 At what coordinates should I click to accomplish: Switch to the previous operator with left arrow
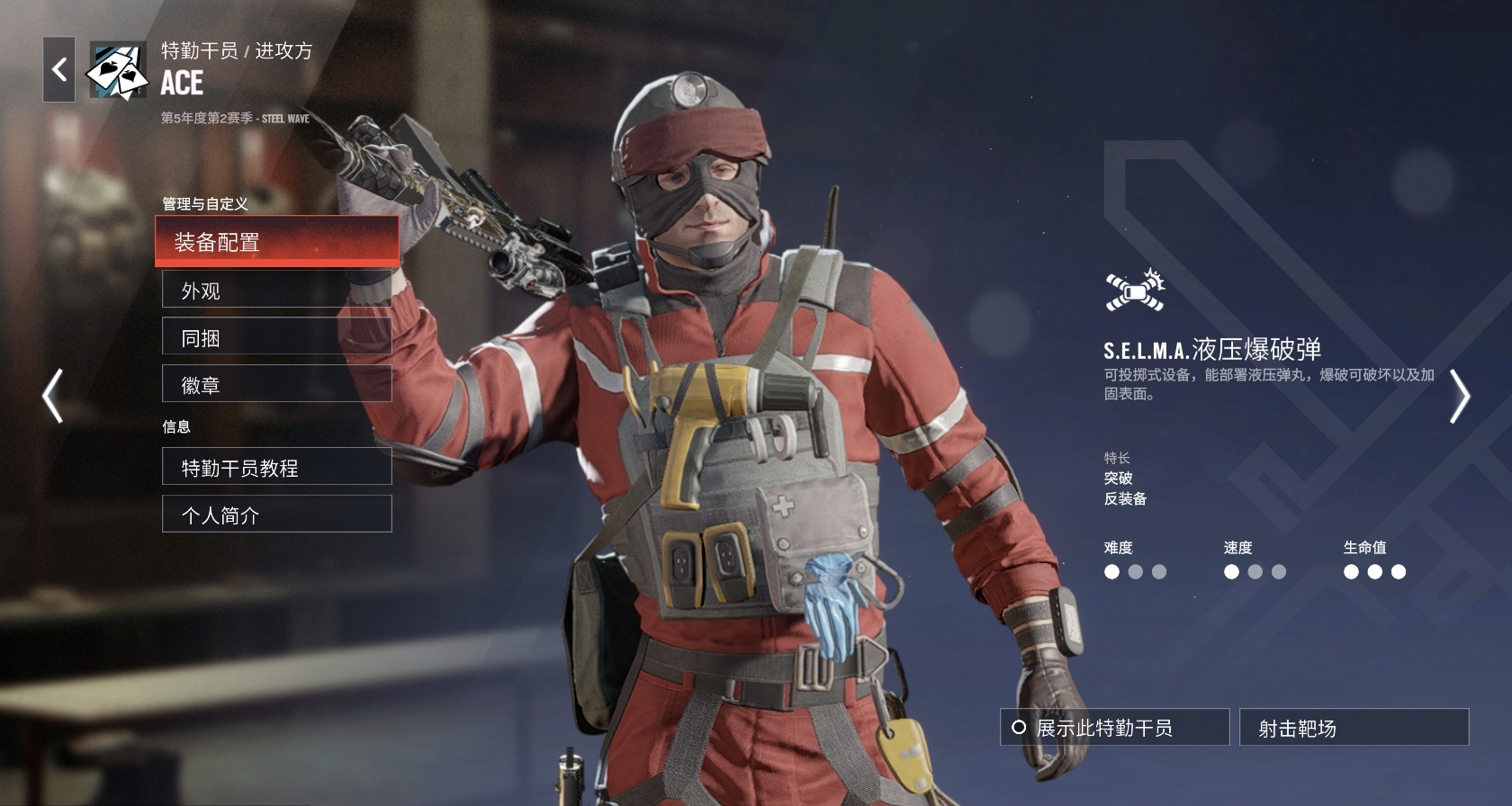coord(53,395)
